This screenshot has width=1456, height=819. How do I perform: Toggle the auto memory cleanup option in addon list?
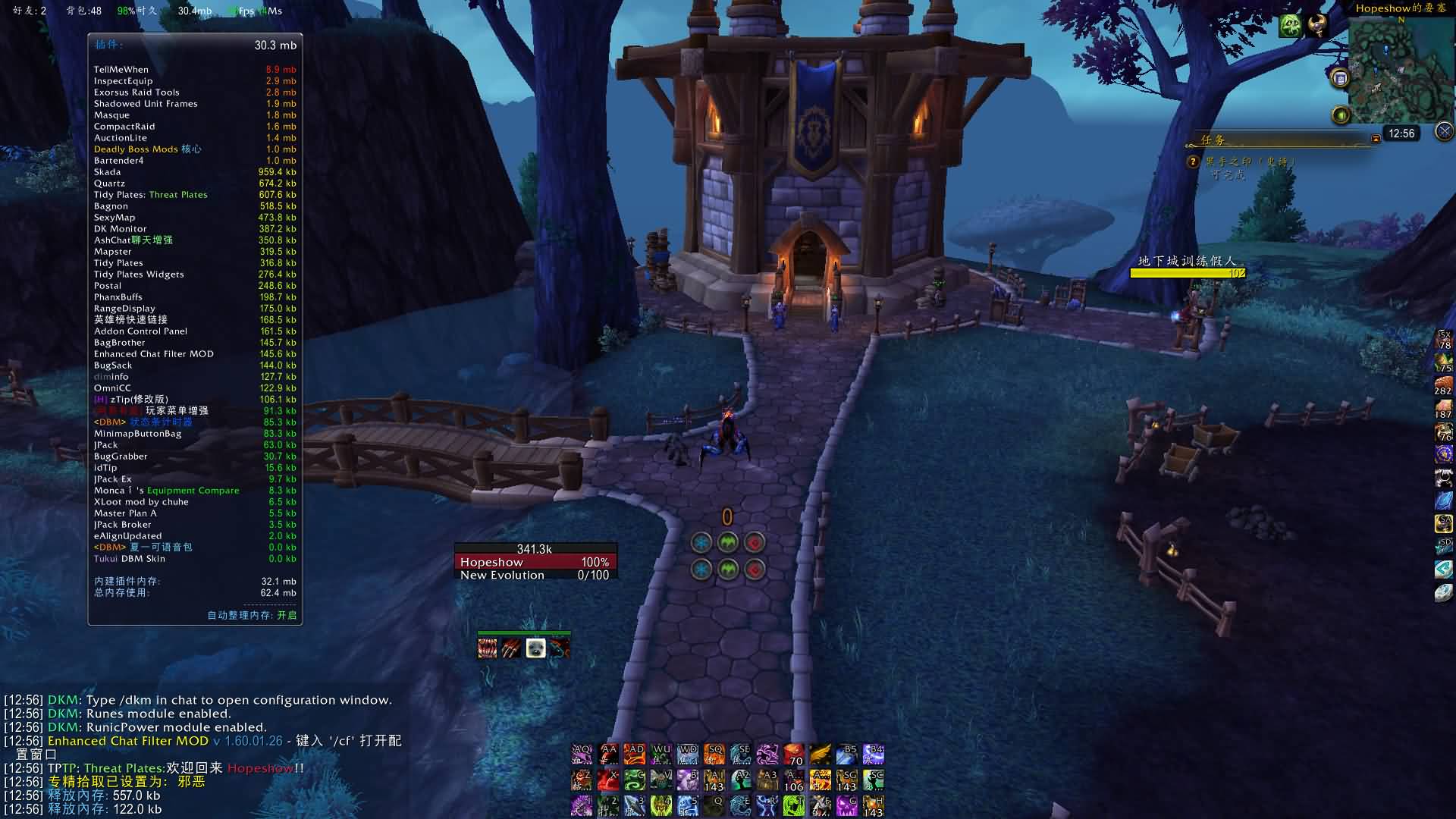252,615
